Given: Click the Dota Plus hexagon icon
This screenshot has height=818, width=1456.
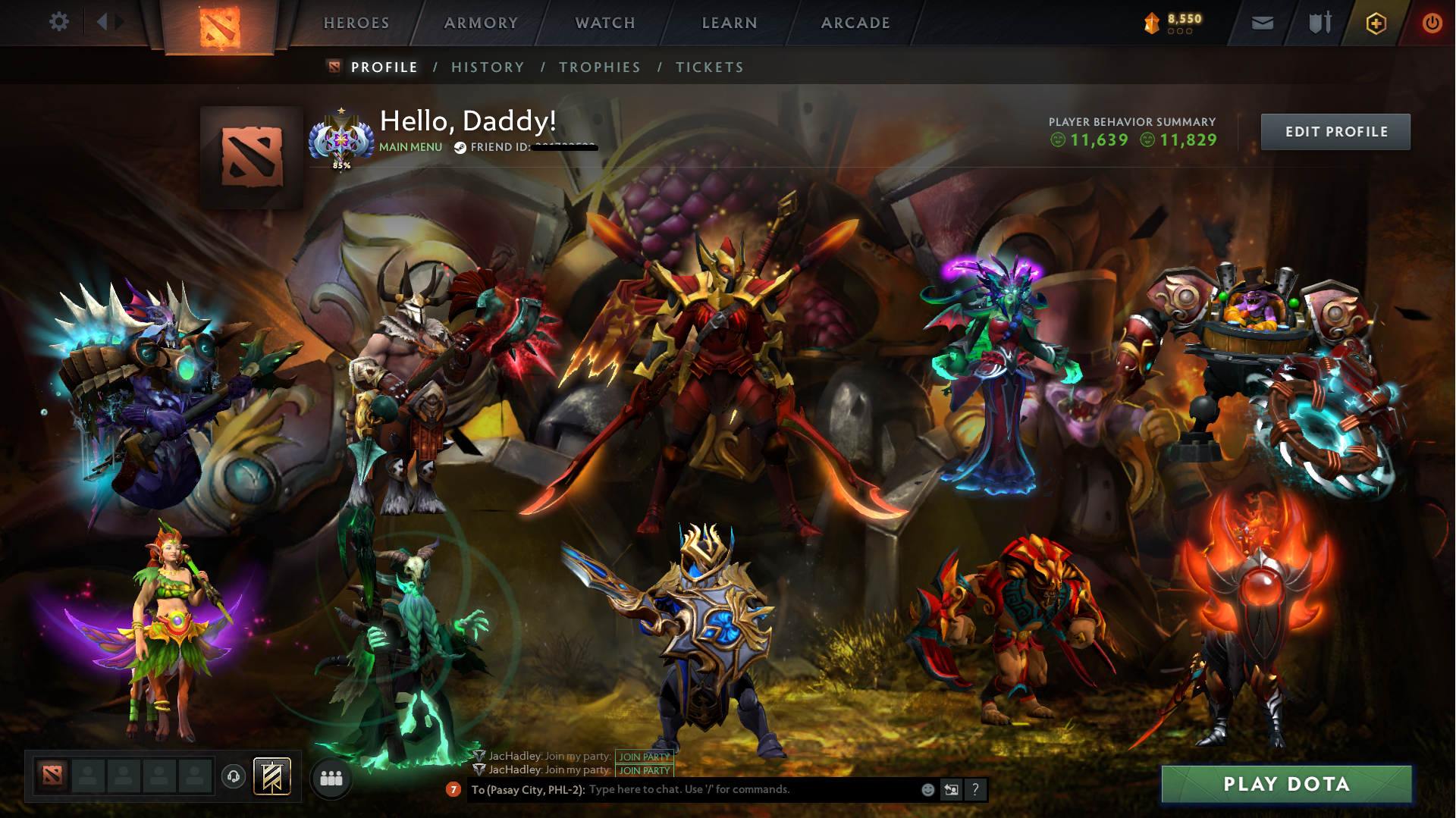Looking at the screenshot, I should click(x=1376, y=23).
